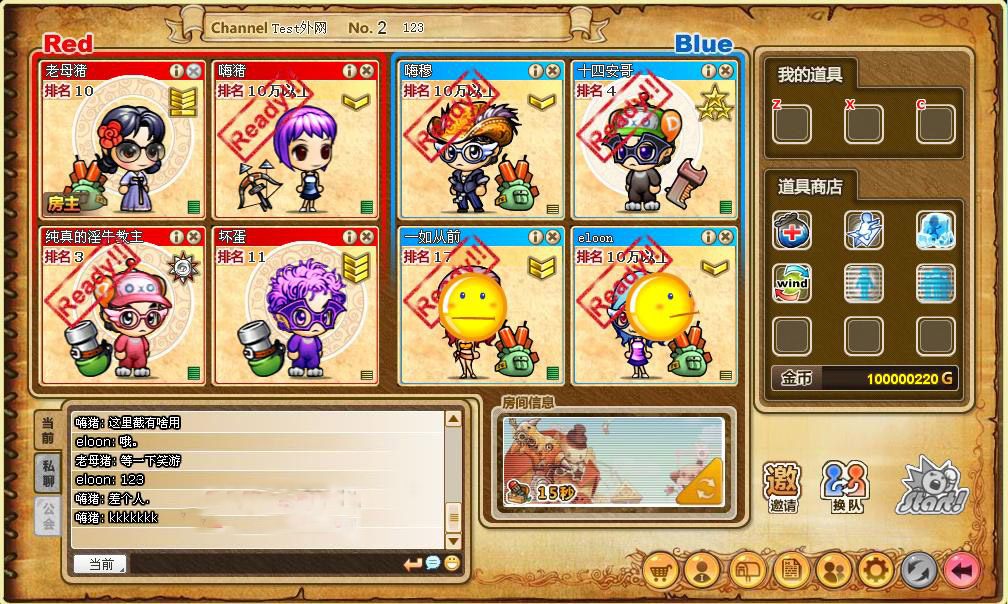Open the 当前 chat channel dropdown
This screenshot has height=604, width=1008.
pyautogui.click(x=100, y=564)
